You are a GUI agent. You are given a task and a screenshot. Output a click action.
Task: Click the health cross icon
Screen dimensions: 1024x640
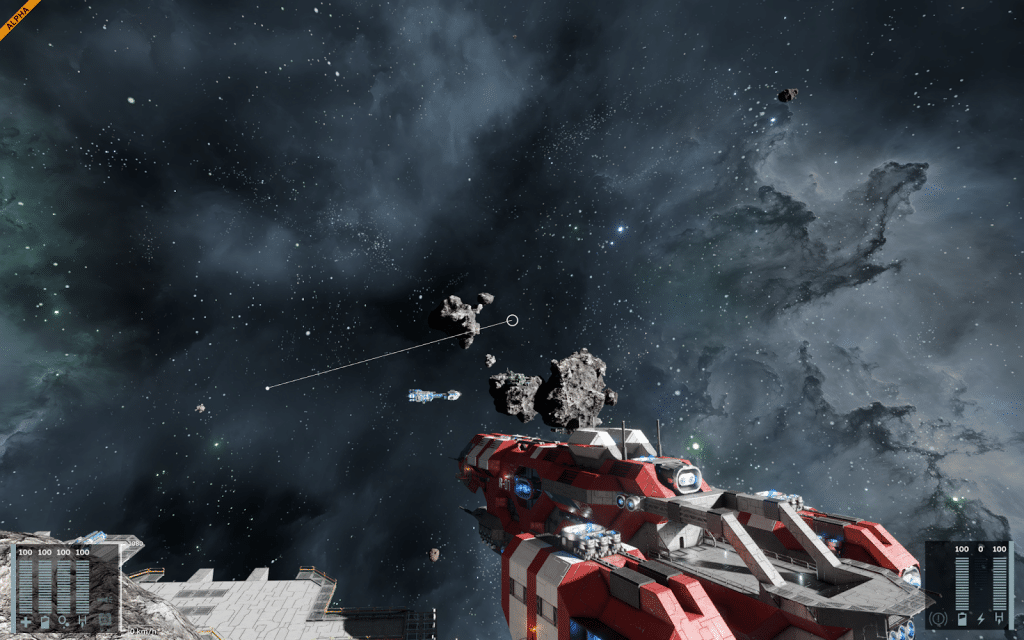[x=25, y=622]
